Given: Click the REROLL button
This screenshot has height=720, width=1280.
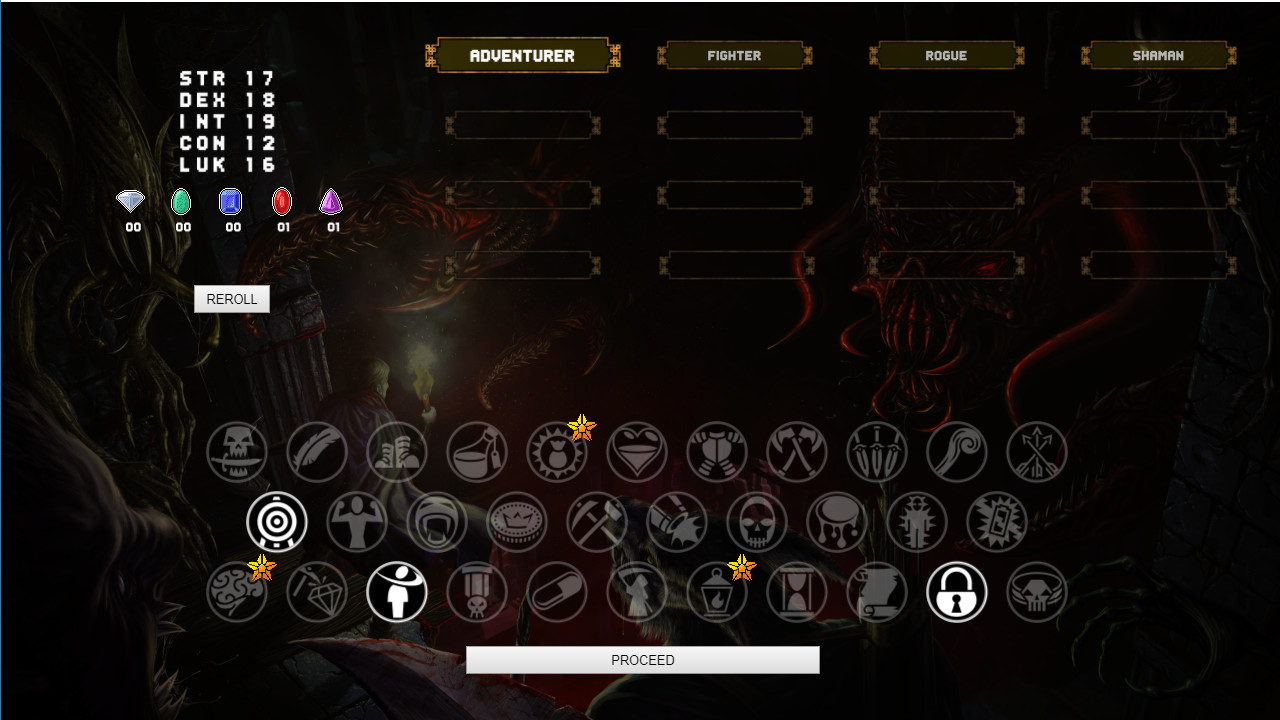Looking at the screenshot, I should tap(231, 298).
